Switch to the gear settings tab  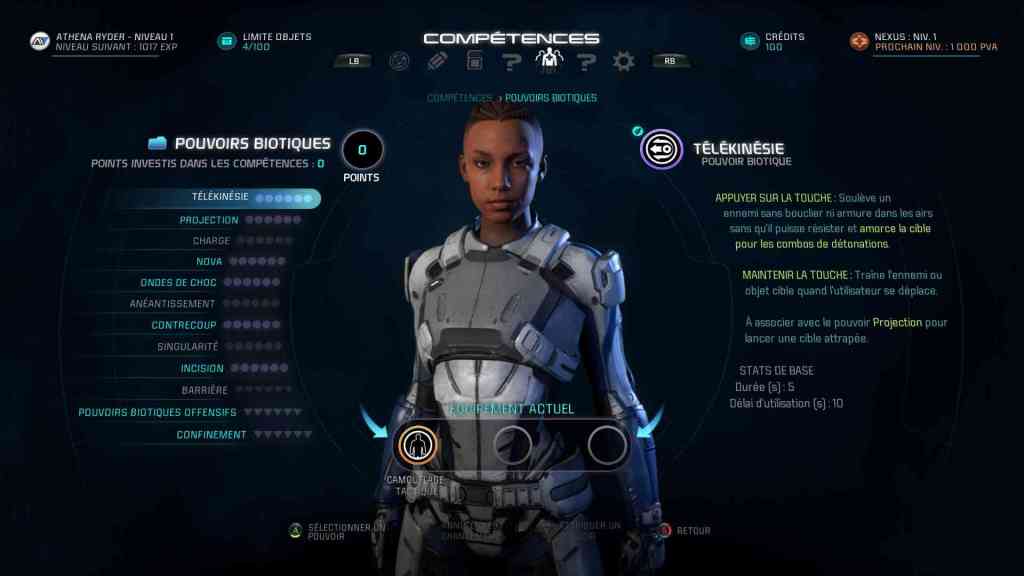coord(624,61)
